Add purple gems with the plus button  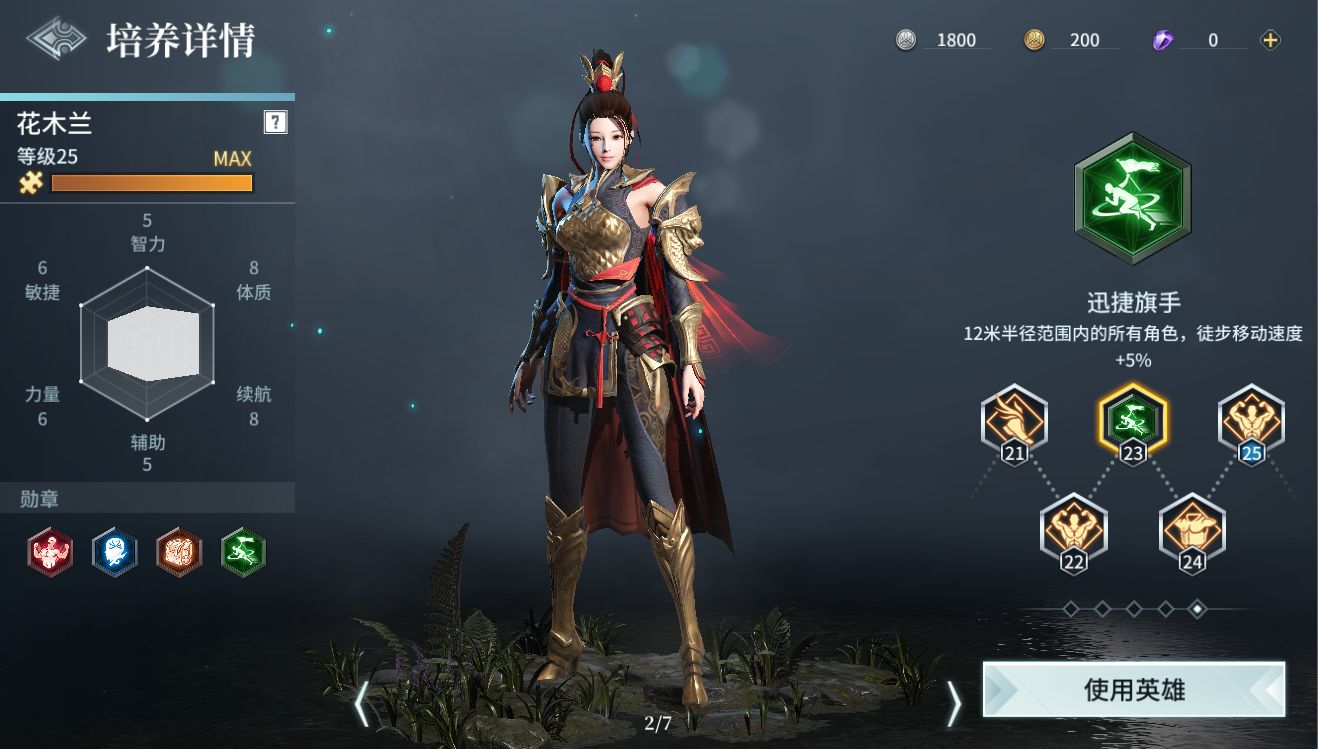1270,40
